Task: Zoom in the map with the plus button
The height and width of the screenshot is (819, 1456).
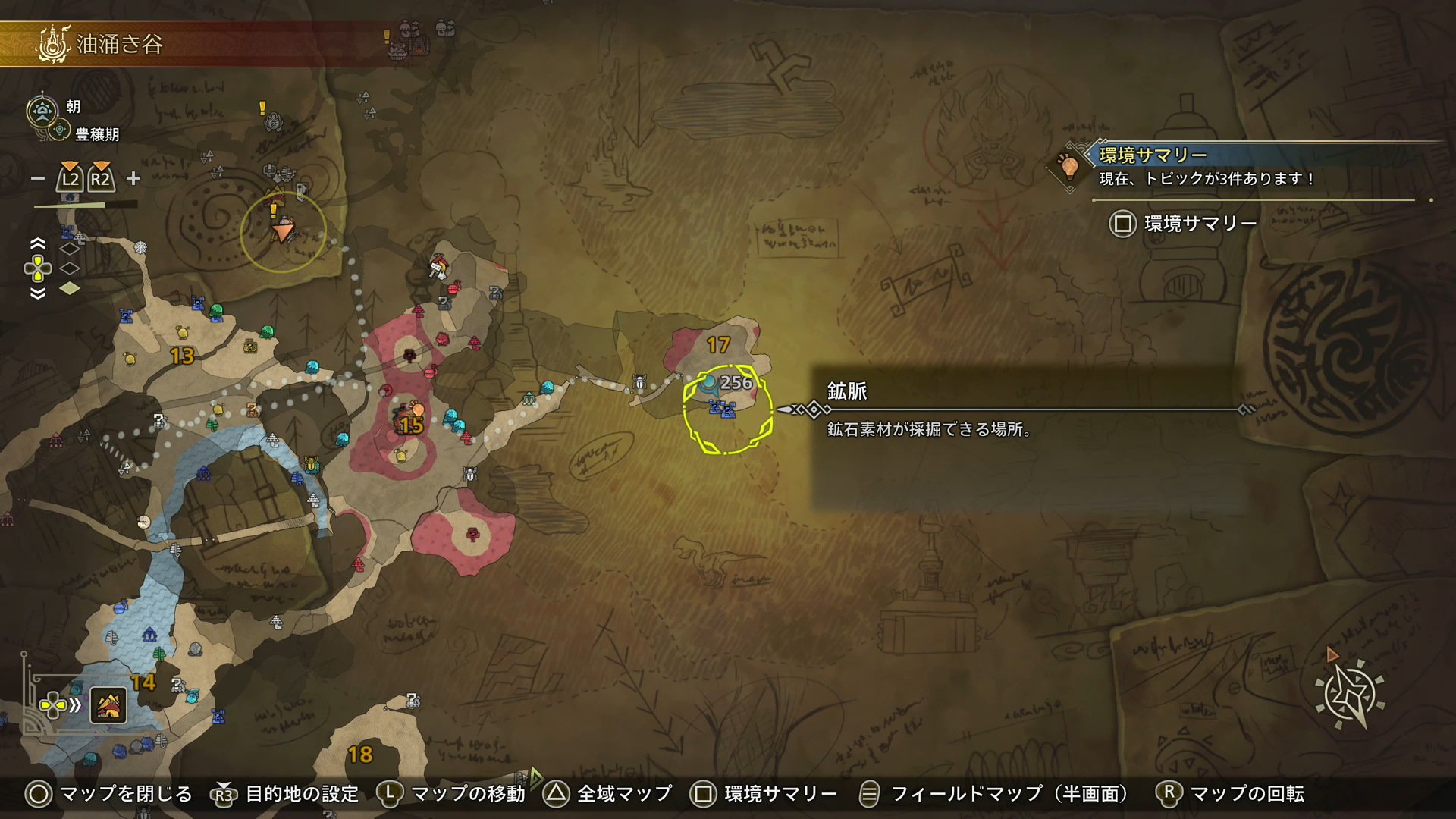Action: (133, 178)
